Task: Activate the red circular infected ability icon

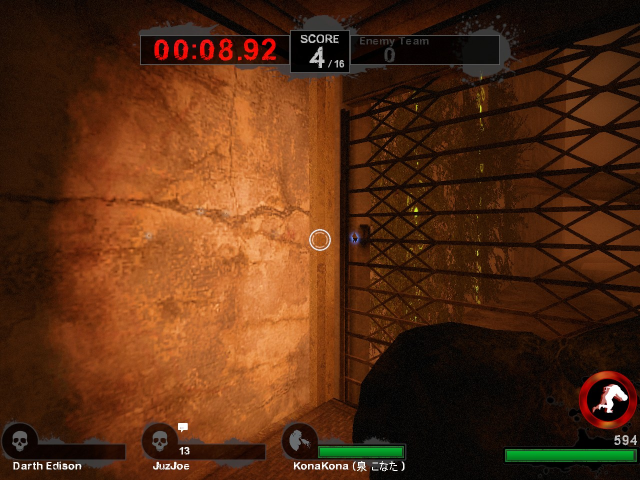Action: point(608,398)
